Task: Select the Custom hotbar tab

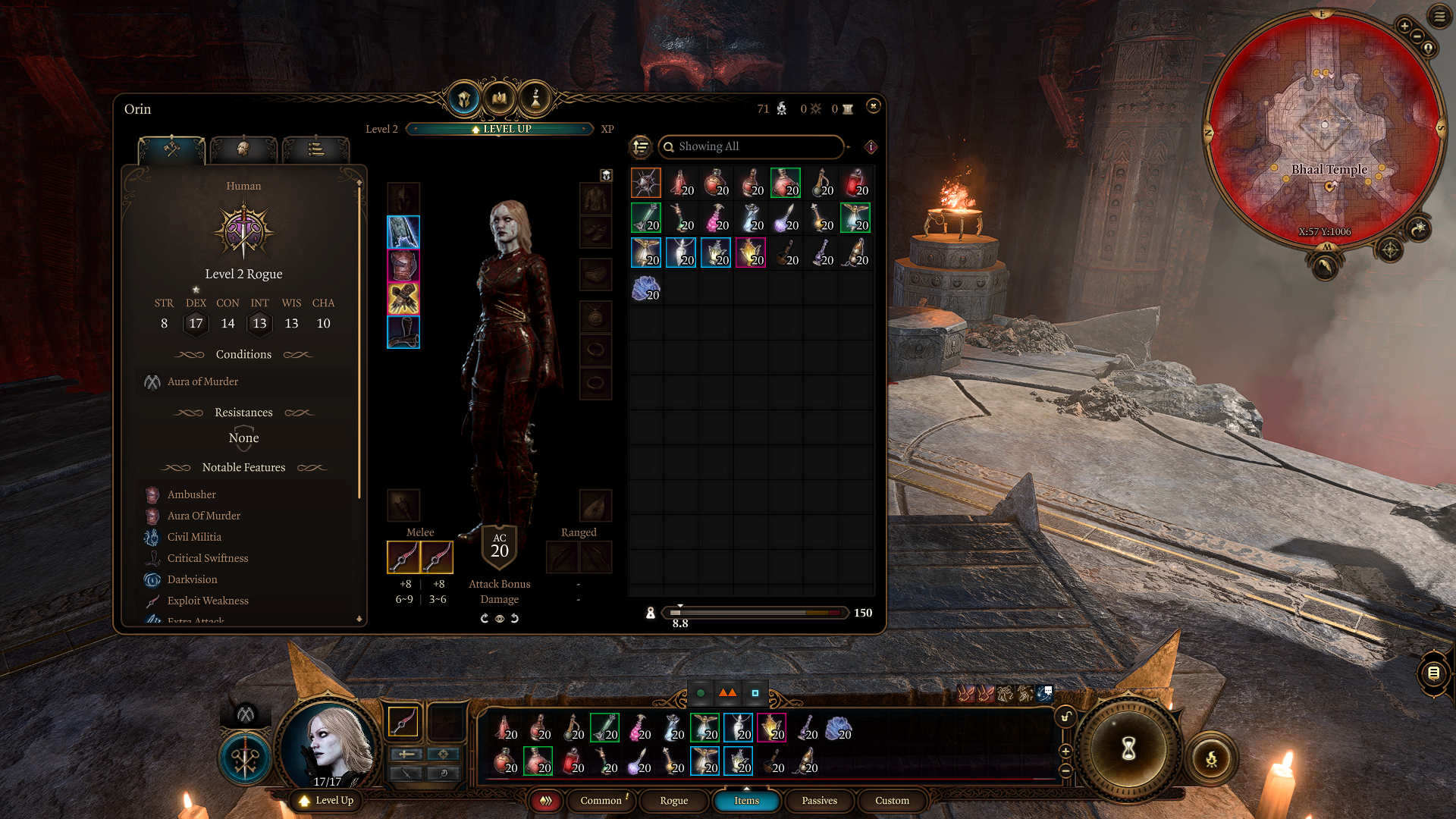Action: (892, 800)
